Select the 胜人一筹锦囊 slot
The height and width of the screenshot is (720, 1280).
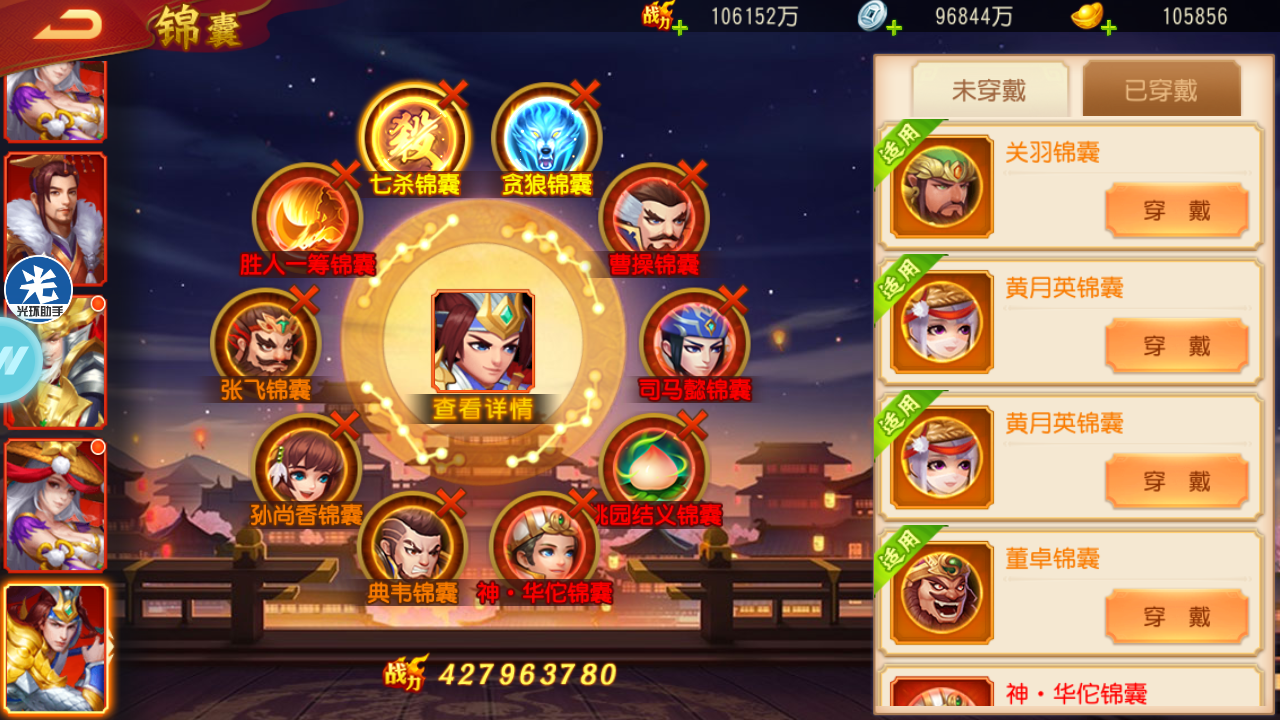pos(306,217)
